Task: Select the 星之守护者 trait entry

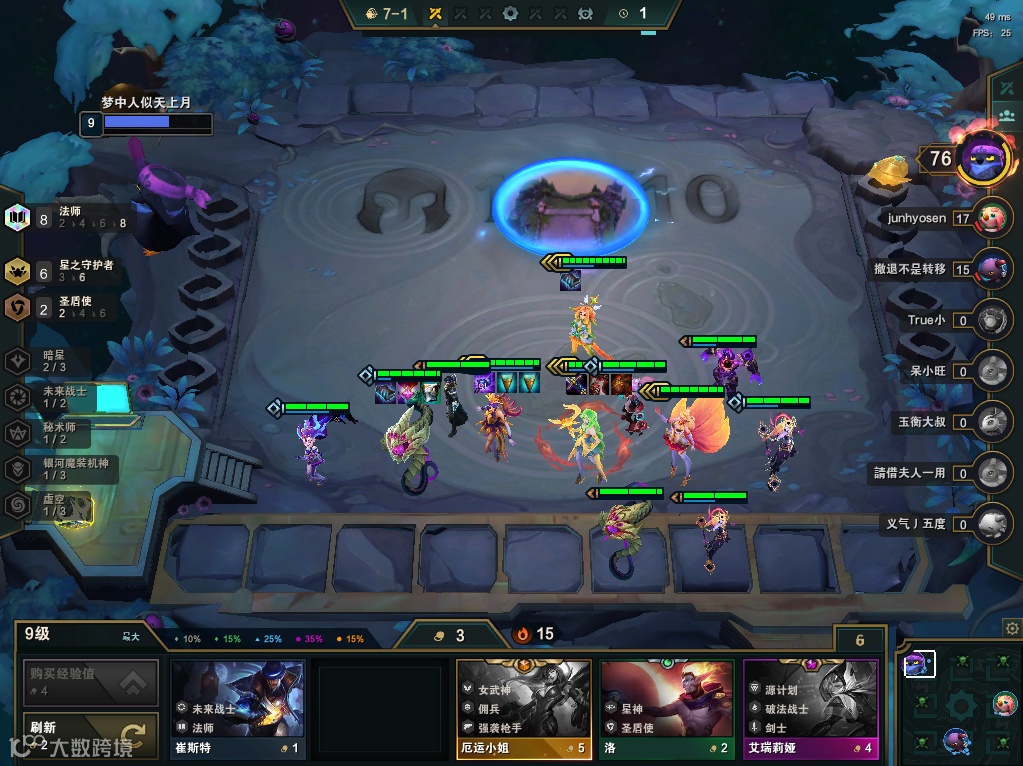Action: tap(70, 270)
